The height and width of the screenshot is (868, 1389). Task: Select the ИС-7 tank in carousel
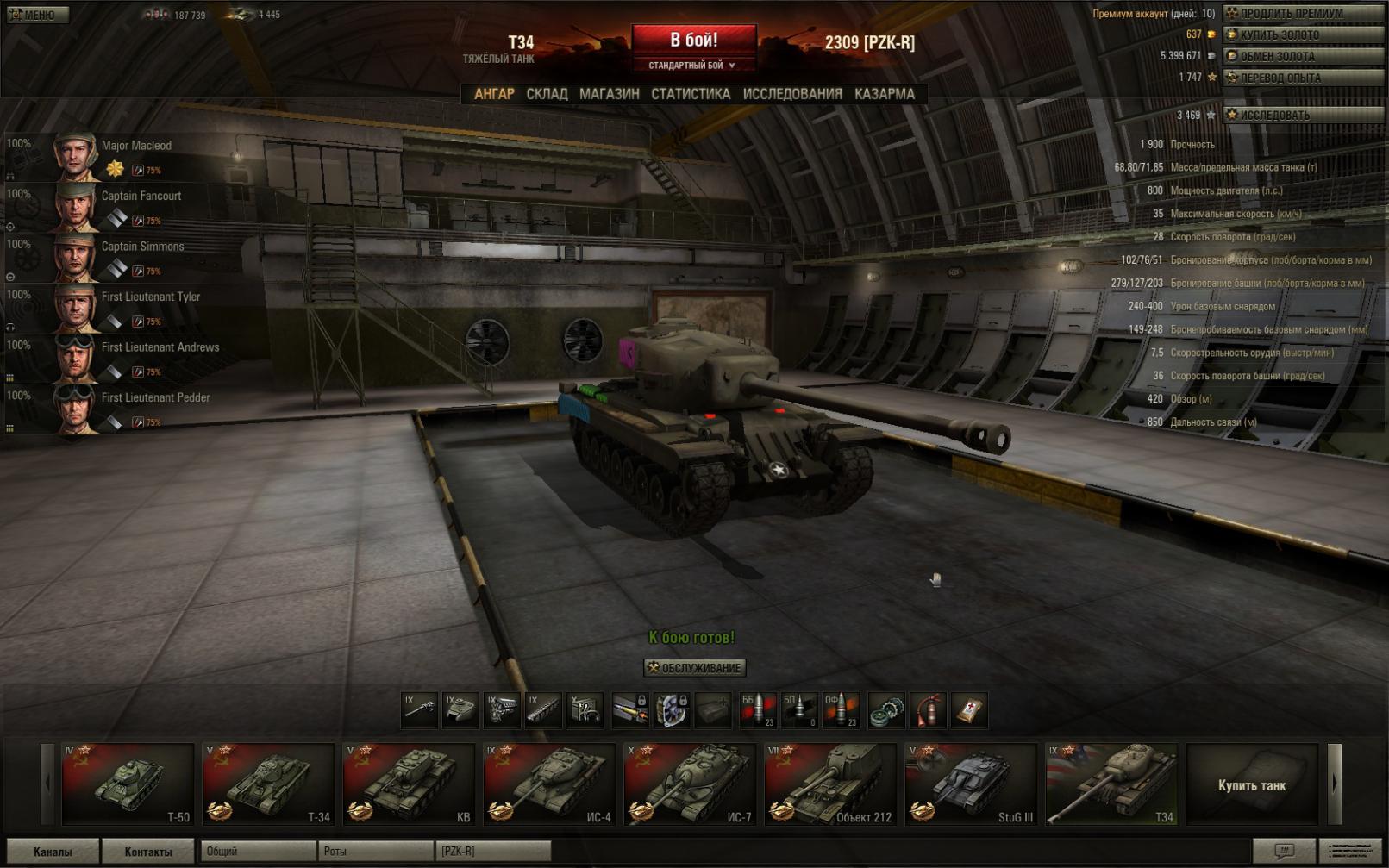click(690, 784)
